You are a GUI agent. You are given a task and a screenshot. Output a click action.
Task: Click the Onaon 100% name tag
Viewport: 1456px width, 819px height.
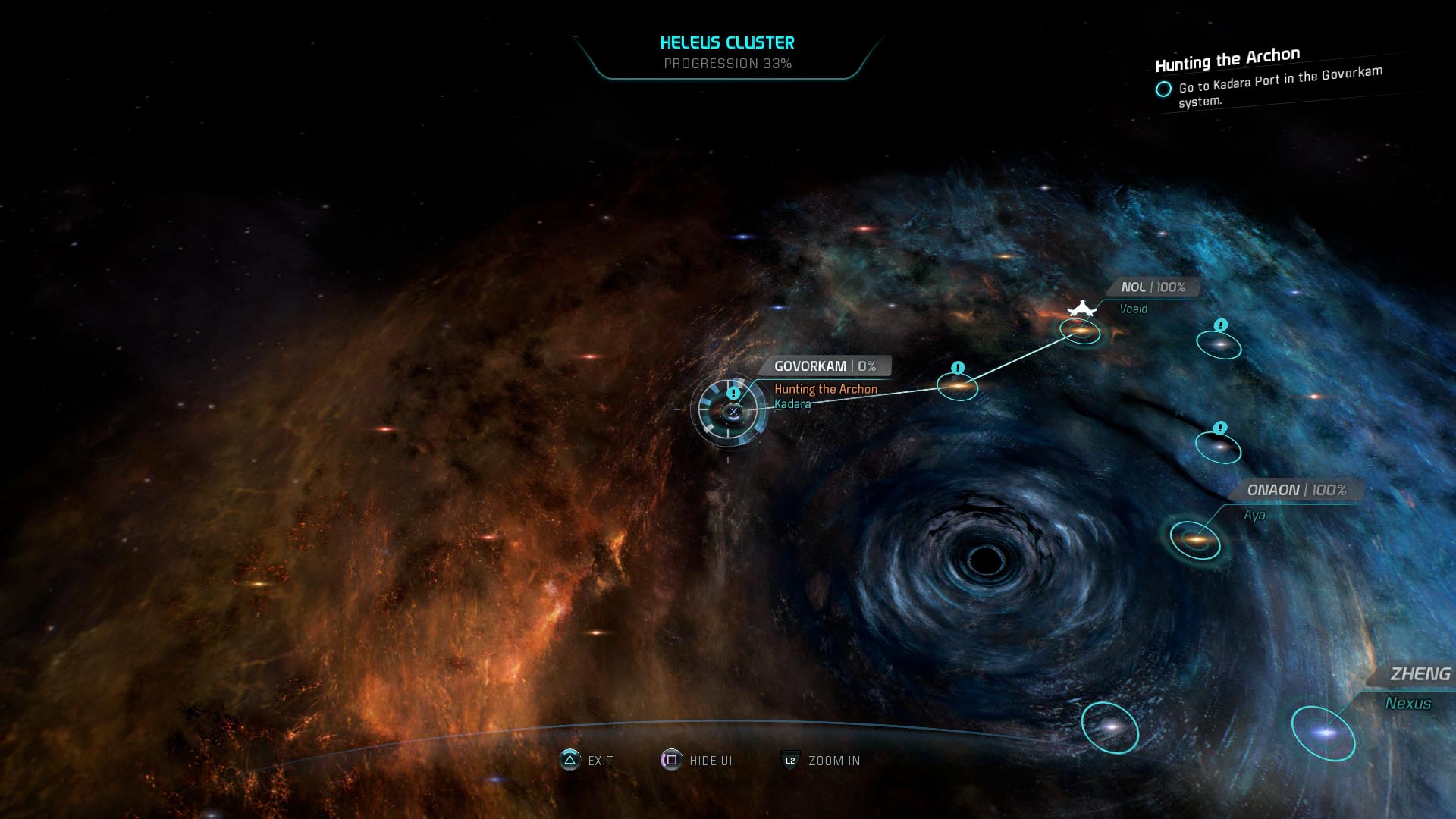pyautogui.click(x=1296, y=491)
